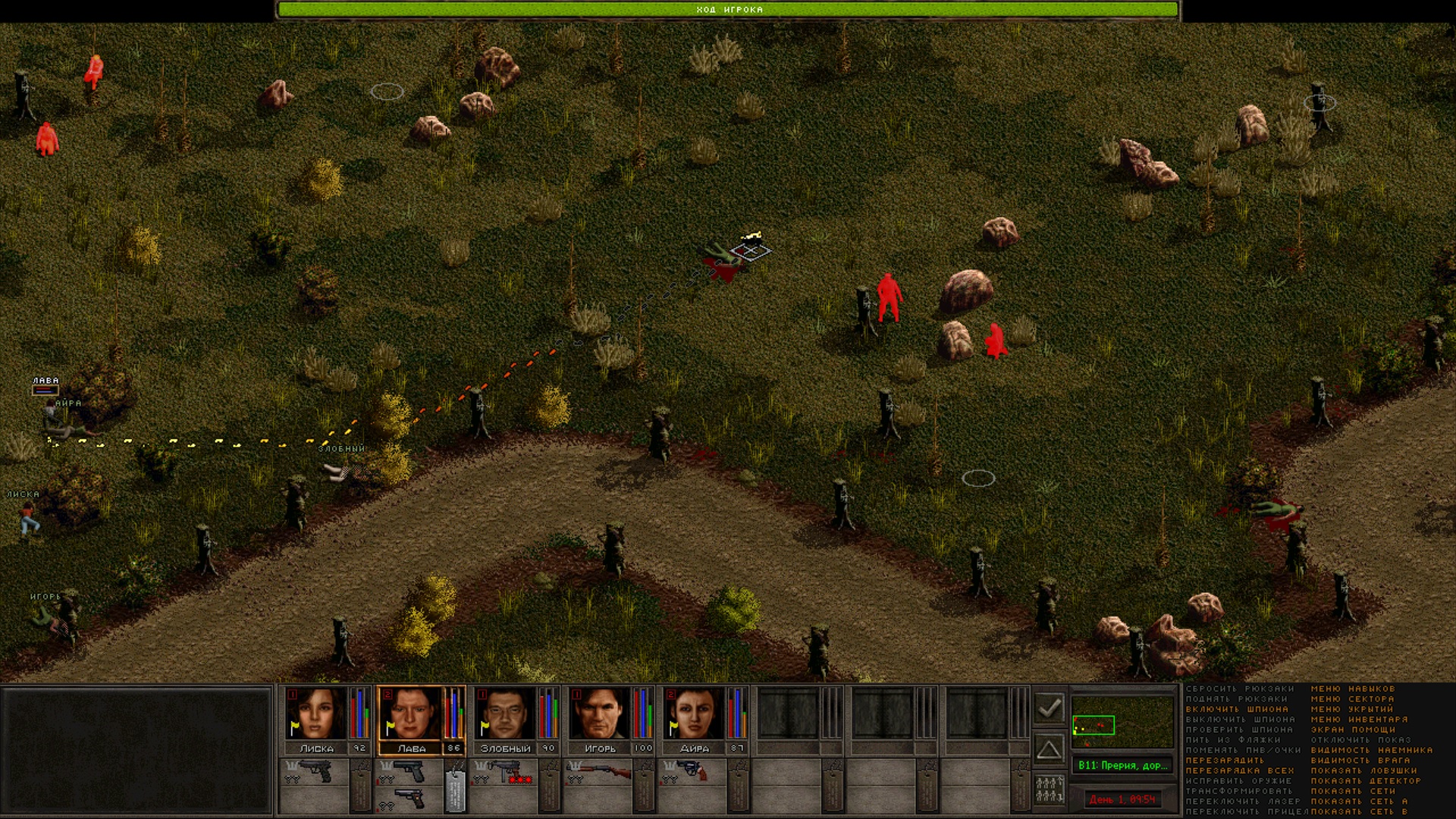
Task: Click Лава's highlighted portrait
Action: pyautogui.click(x=410, y=713)
